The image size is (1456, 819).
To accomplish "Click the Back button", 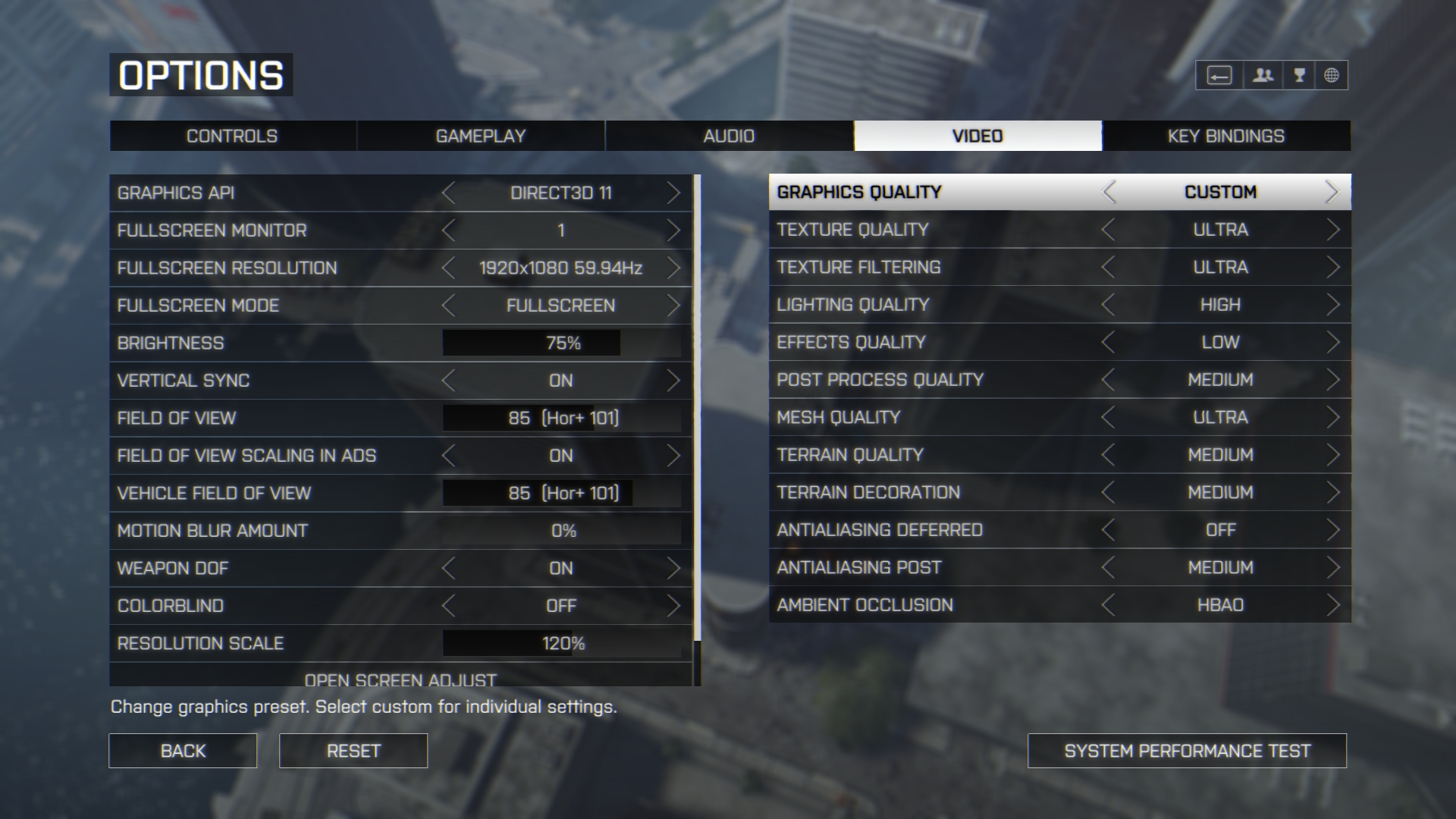I will (x=183, y=751).
